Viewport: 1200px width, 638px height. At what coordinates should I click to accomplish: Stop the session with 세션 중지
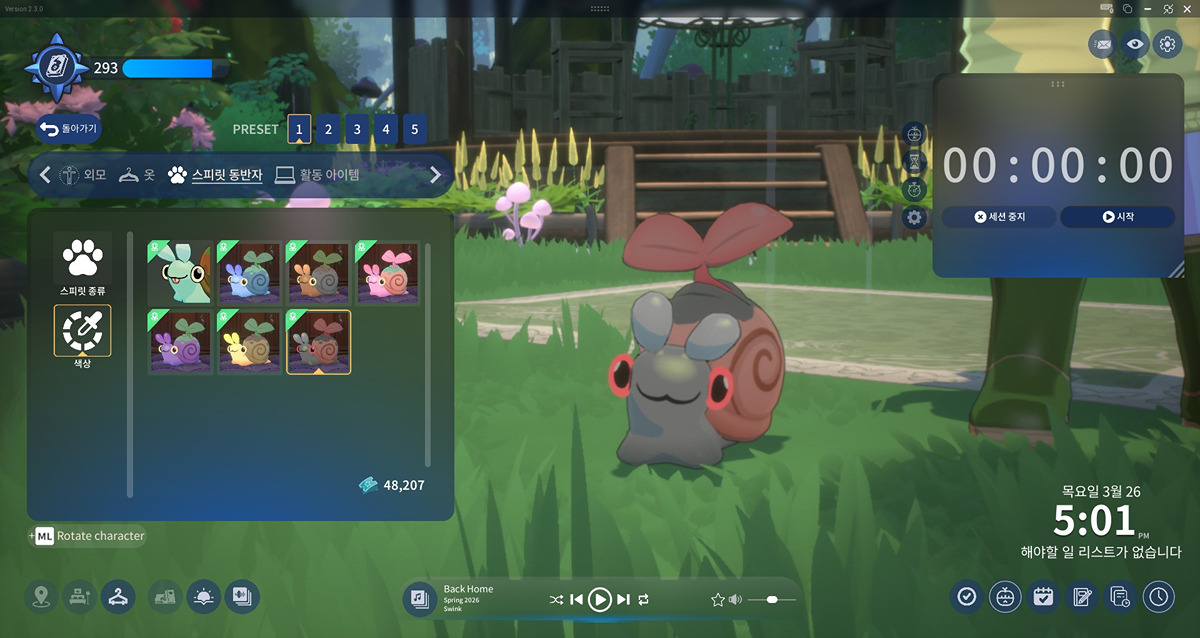coord(999,216)
